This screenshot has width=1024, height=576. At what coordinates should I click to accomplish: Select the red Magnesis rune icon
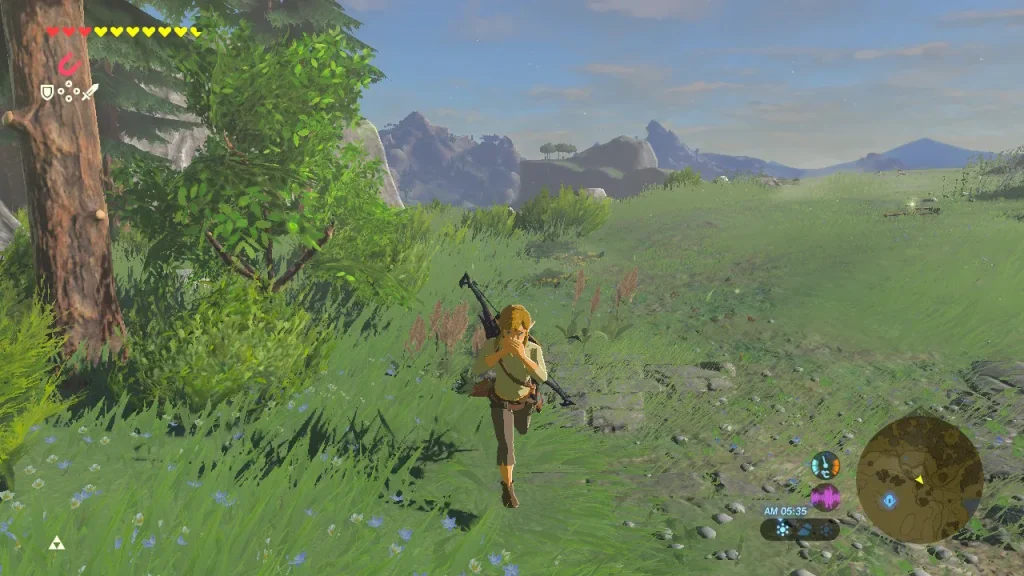(68, 66)
